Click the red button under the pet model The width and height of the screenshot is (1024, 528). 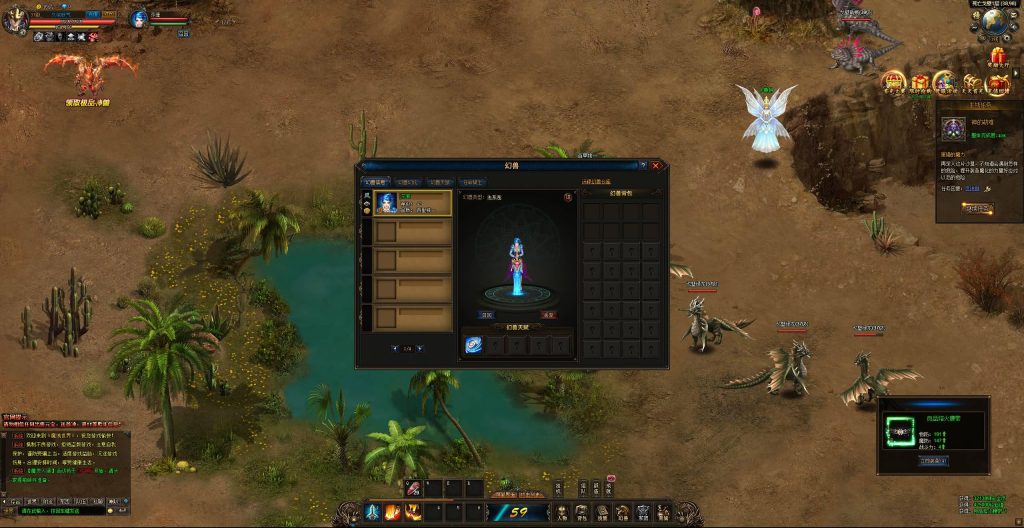point(548,314)
